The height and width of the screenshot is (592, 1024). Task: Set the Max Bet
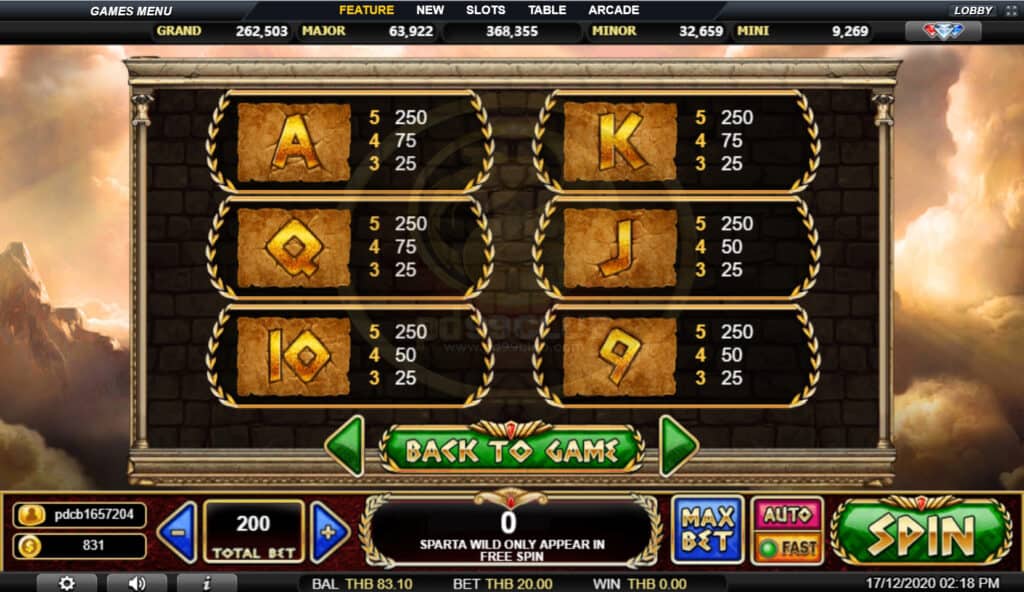tap(708, 530)
